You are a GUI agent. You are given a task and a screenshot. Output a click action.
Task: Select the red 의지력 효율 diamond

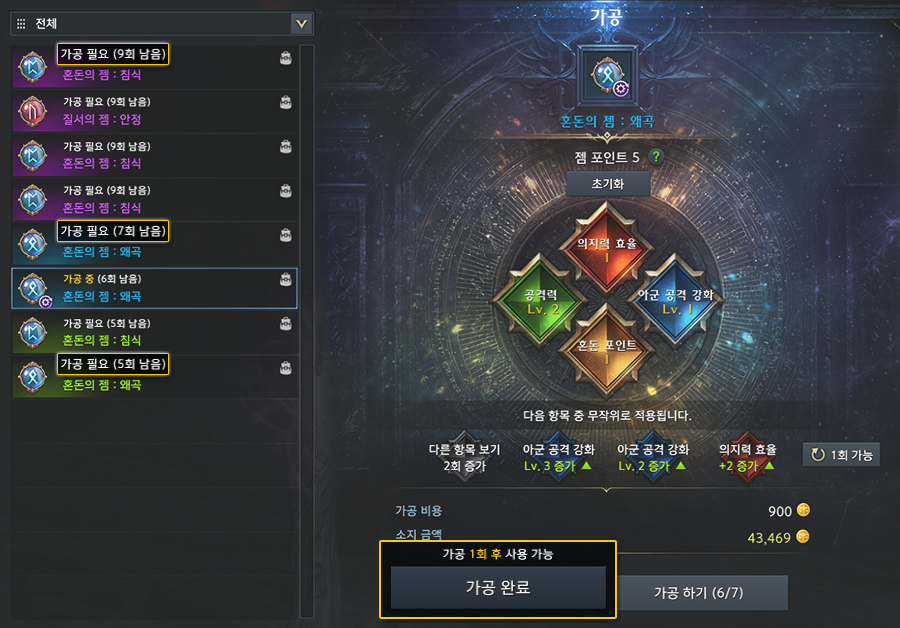(607, 246)
